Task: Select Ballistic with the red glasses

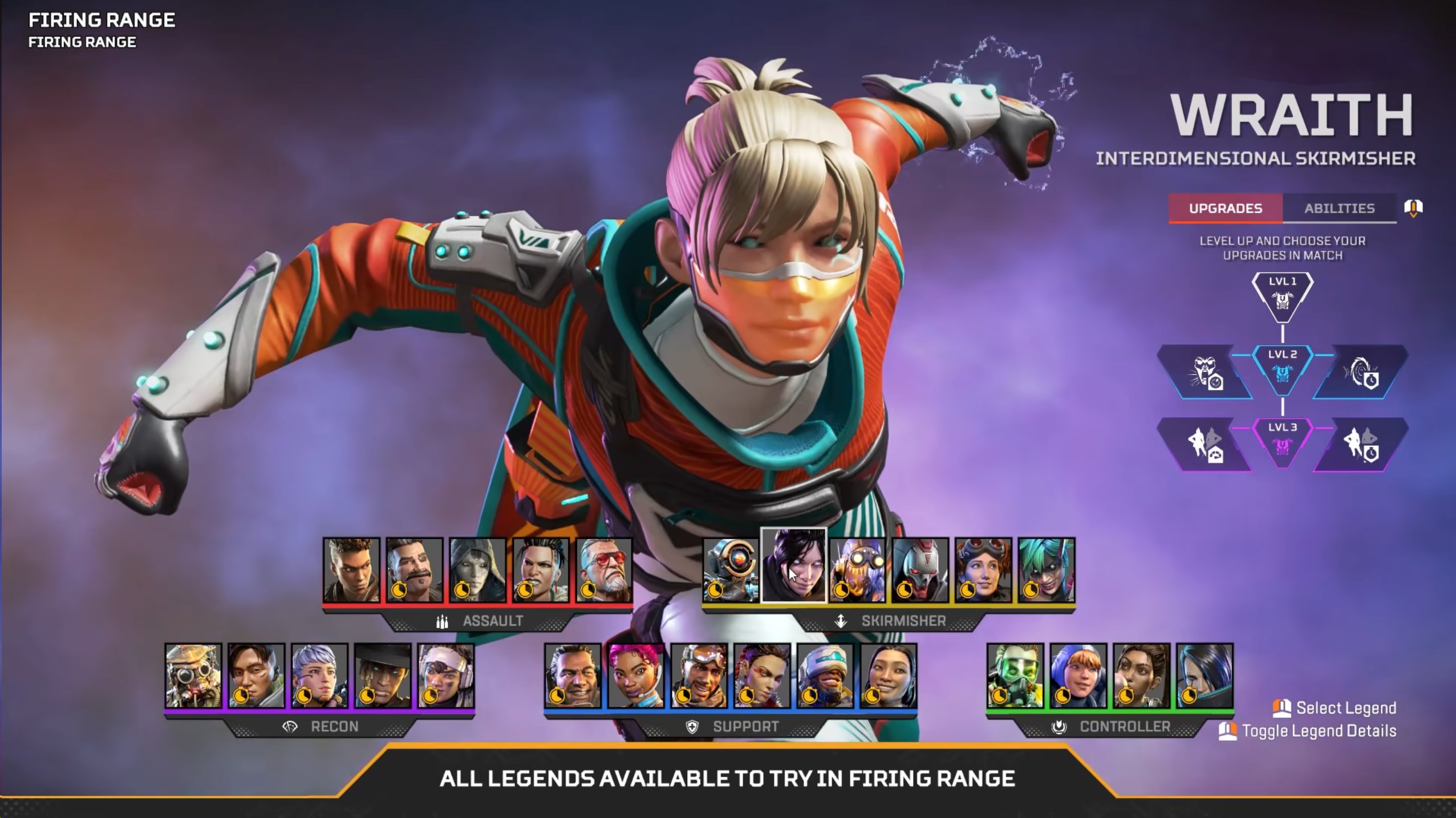Action: click(x=604, y=569)
